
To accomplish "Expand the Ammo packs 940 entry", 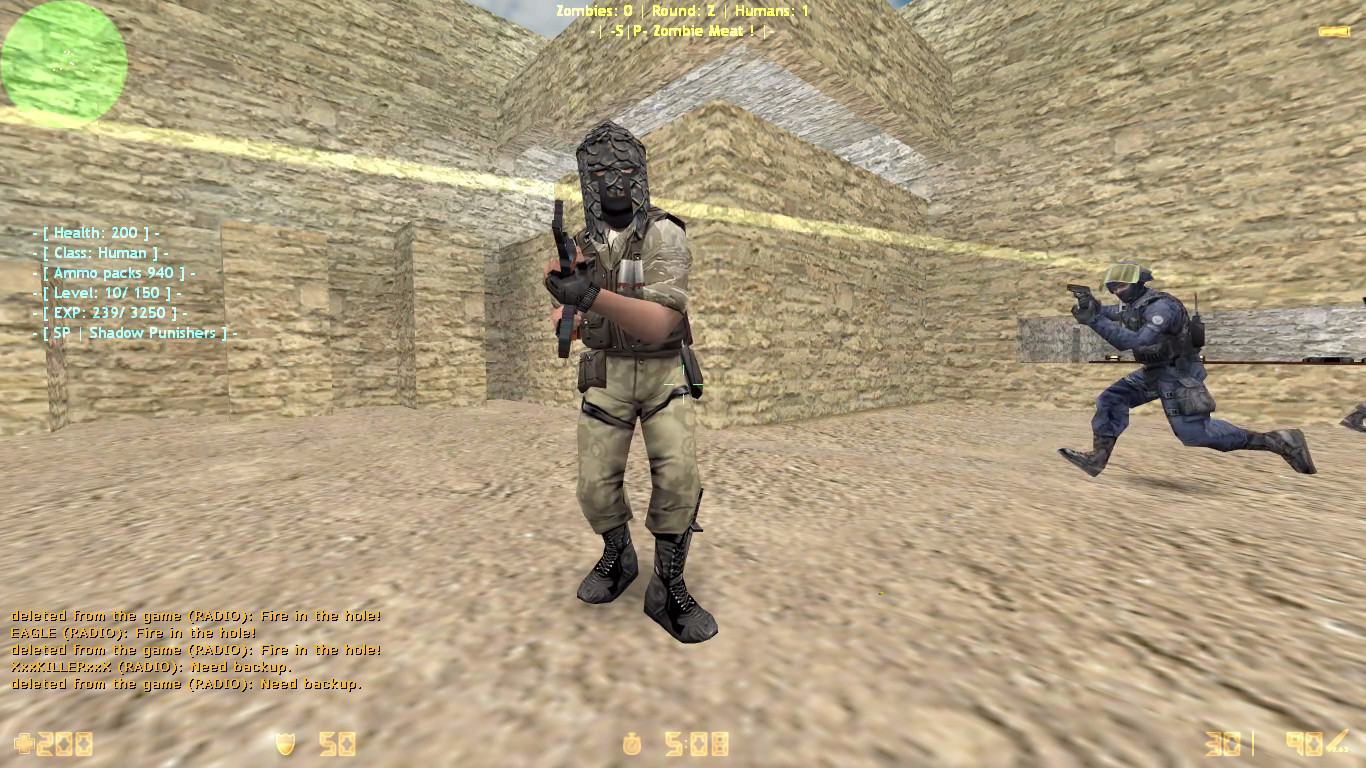I will pyautogui.click(x=110, y=272).
